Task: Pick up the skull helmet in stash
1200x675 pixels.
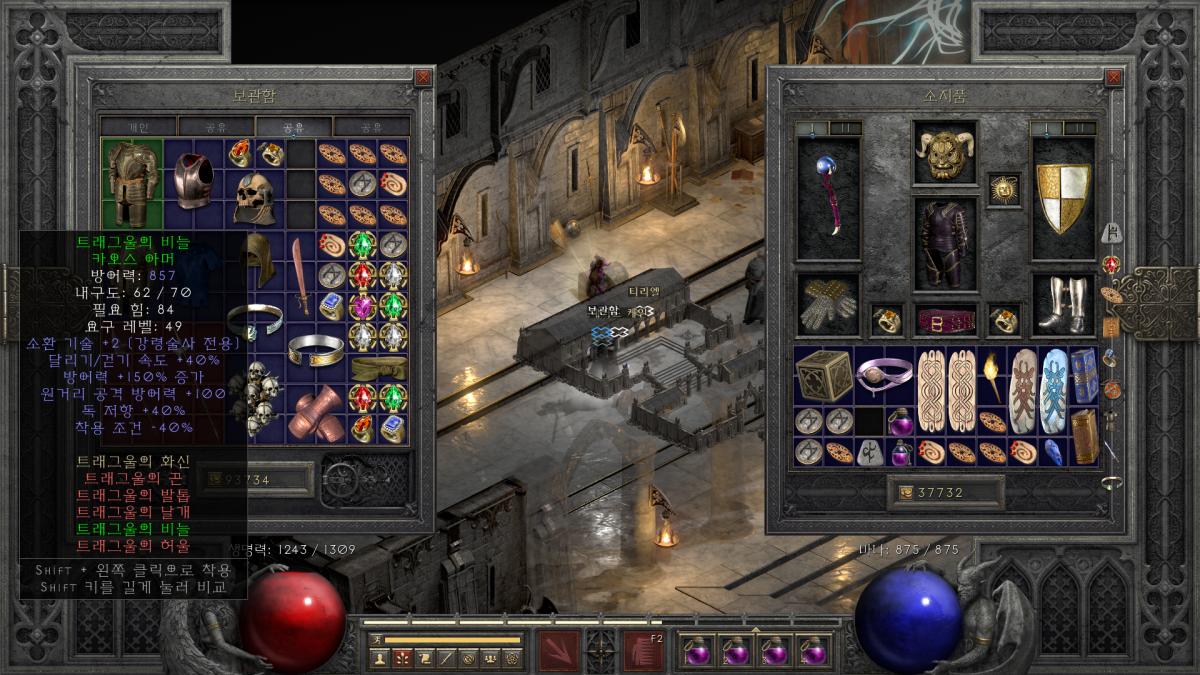Action: point(254,198)
